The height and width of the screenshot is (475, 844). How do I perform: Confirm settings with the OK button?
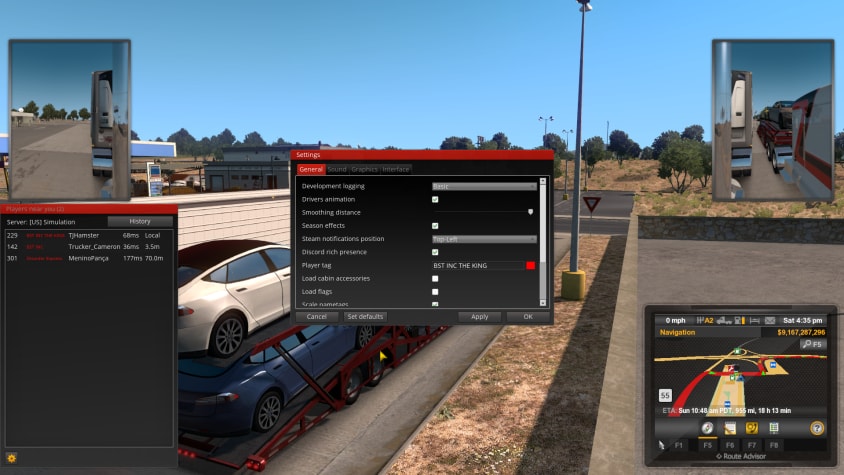point(527,316)
